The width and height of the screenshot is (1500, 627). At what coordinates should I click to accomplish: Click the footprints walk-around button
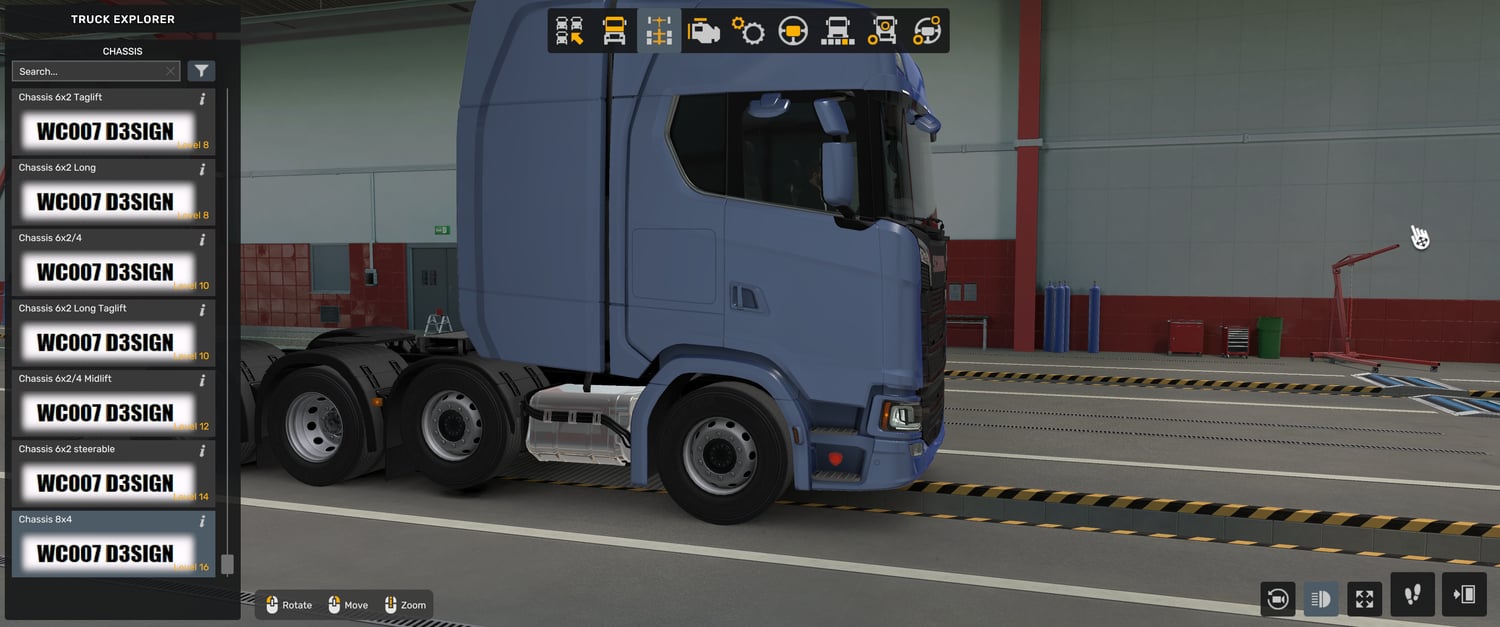(x=1412, y=595)
